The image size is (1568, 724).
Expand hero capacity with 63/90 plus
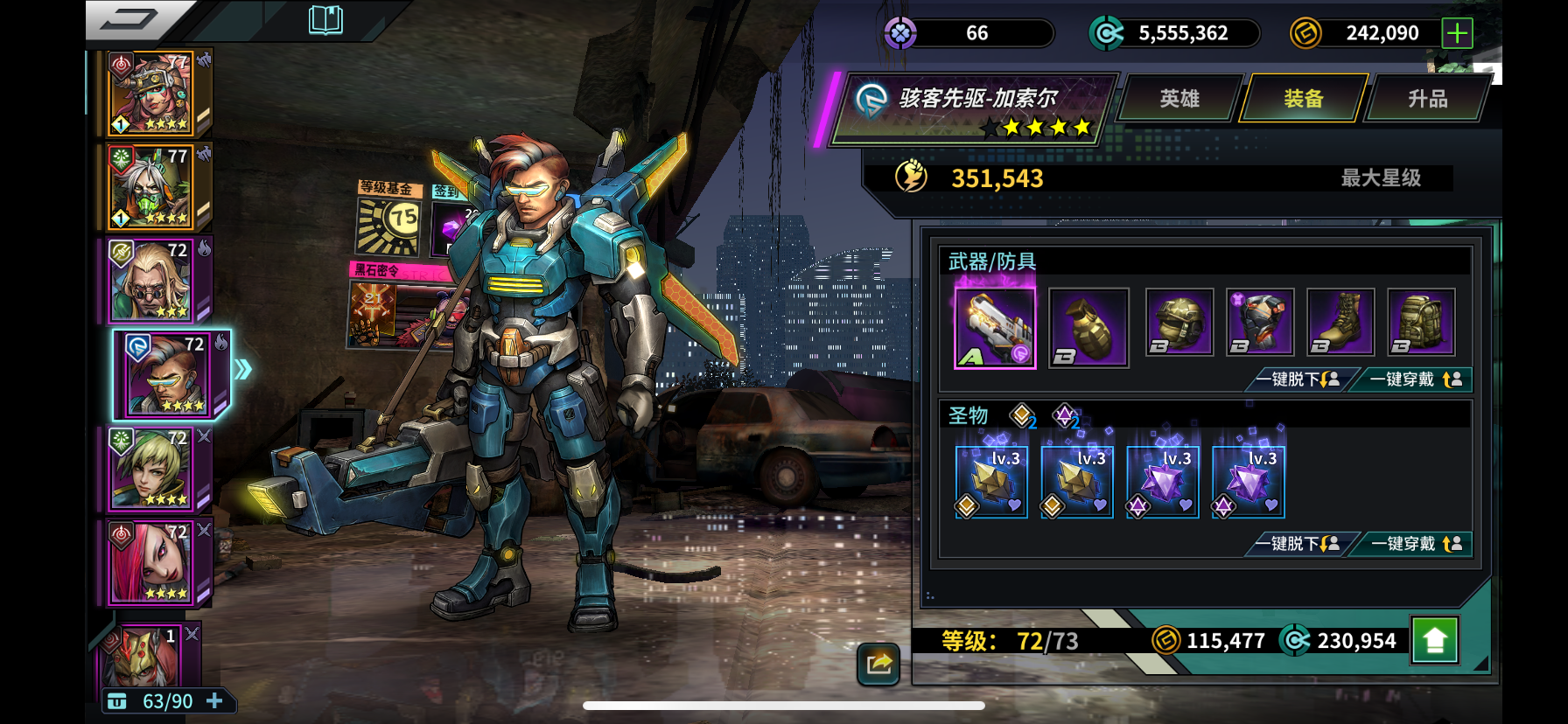(214, 701)
